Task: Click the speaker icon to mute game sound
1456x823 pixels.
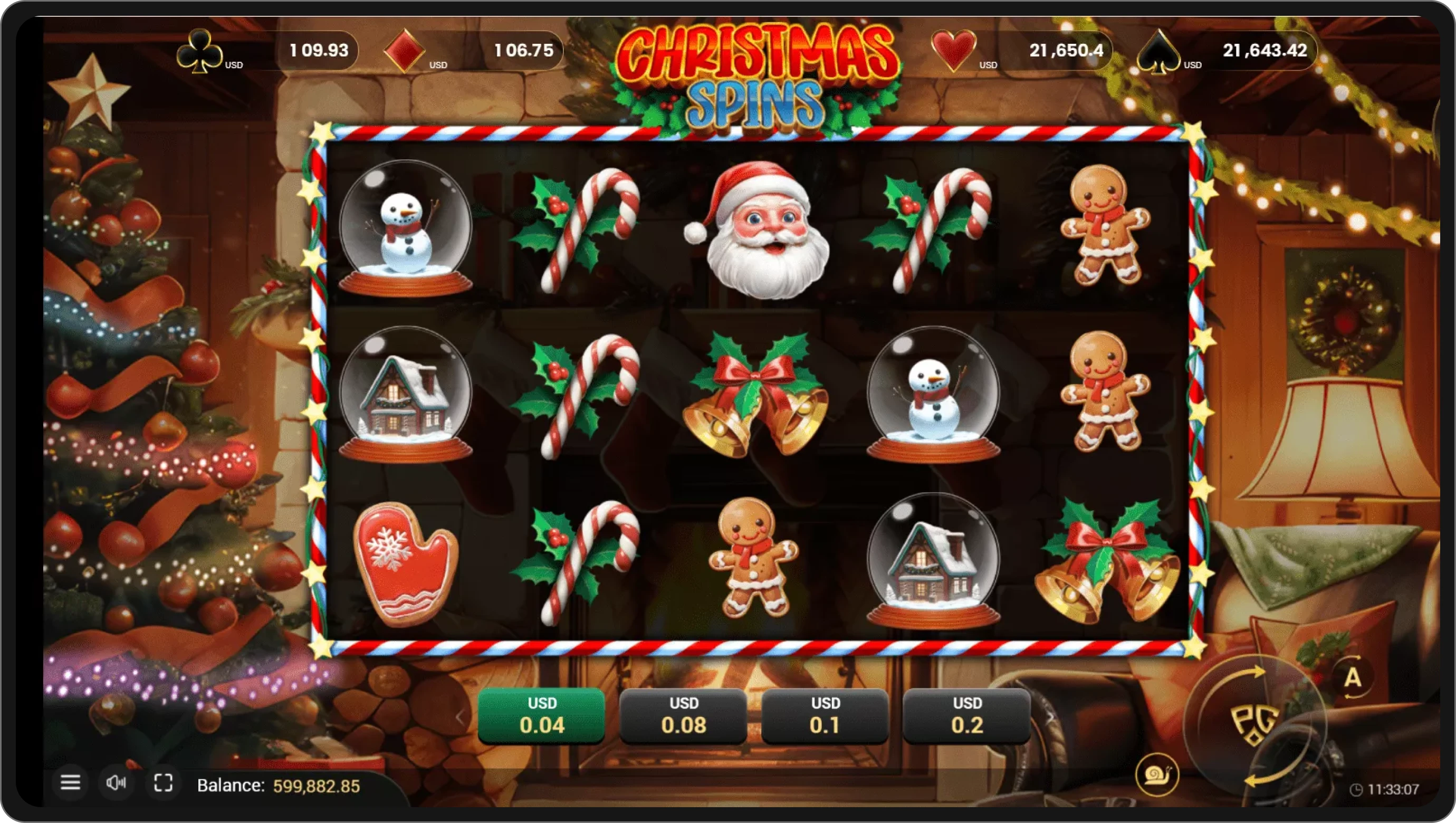Action: coord(117,783)
